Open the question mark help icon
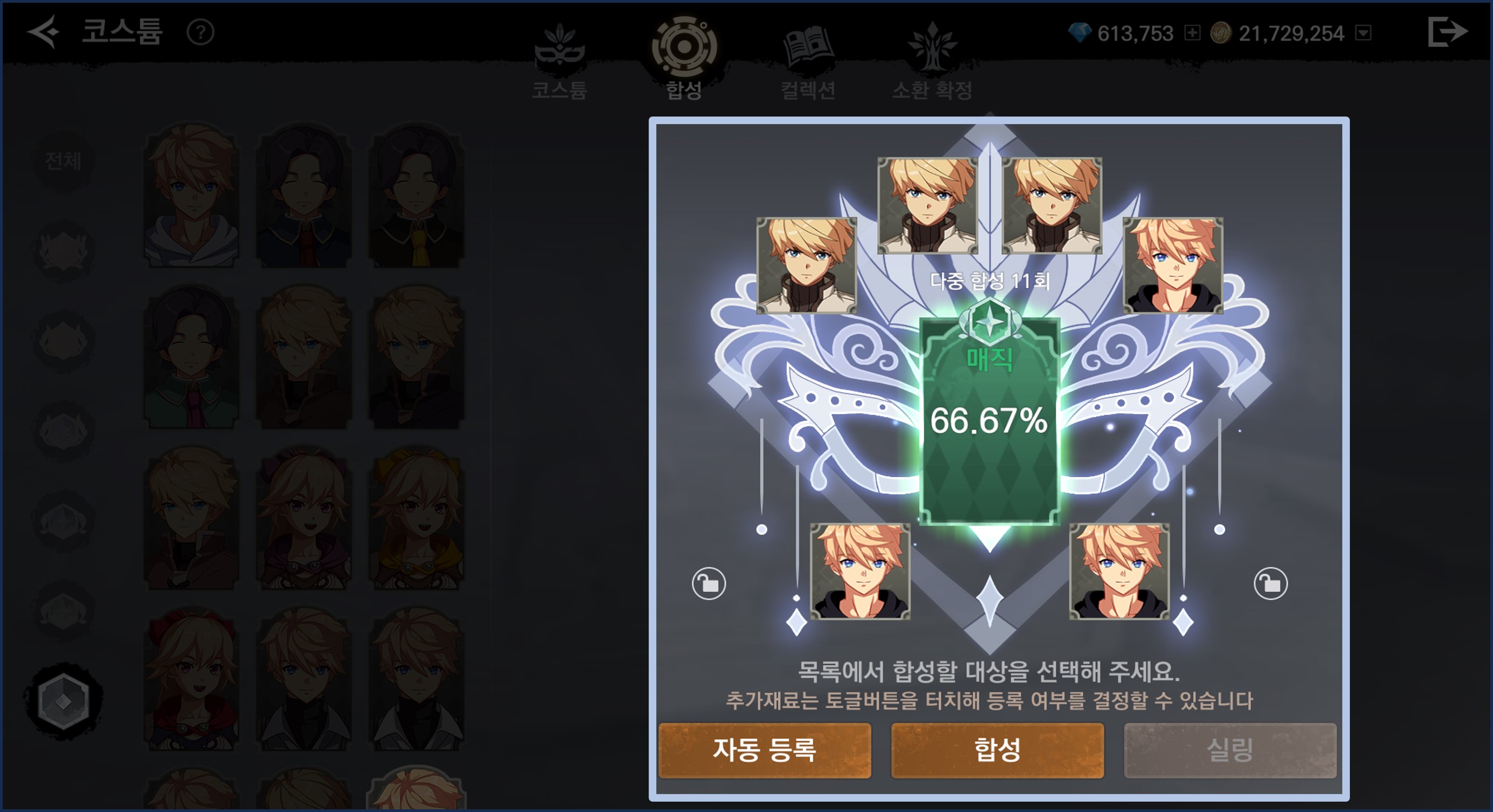Screen dimensions: 1493x812 pos(201,33)
